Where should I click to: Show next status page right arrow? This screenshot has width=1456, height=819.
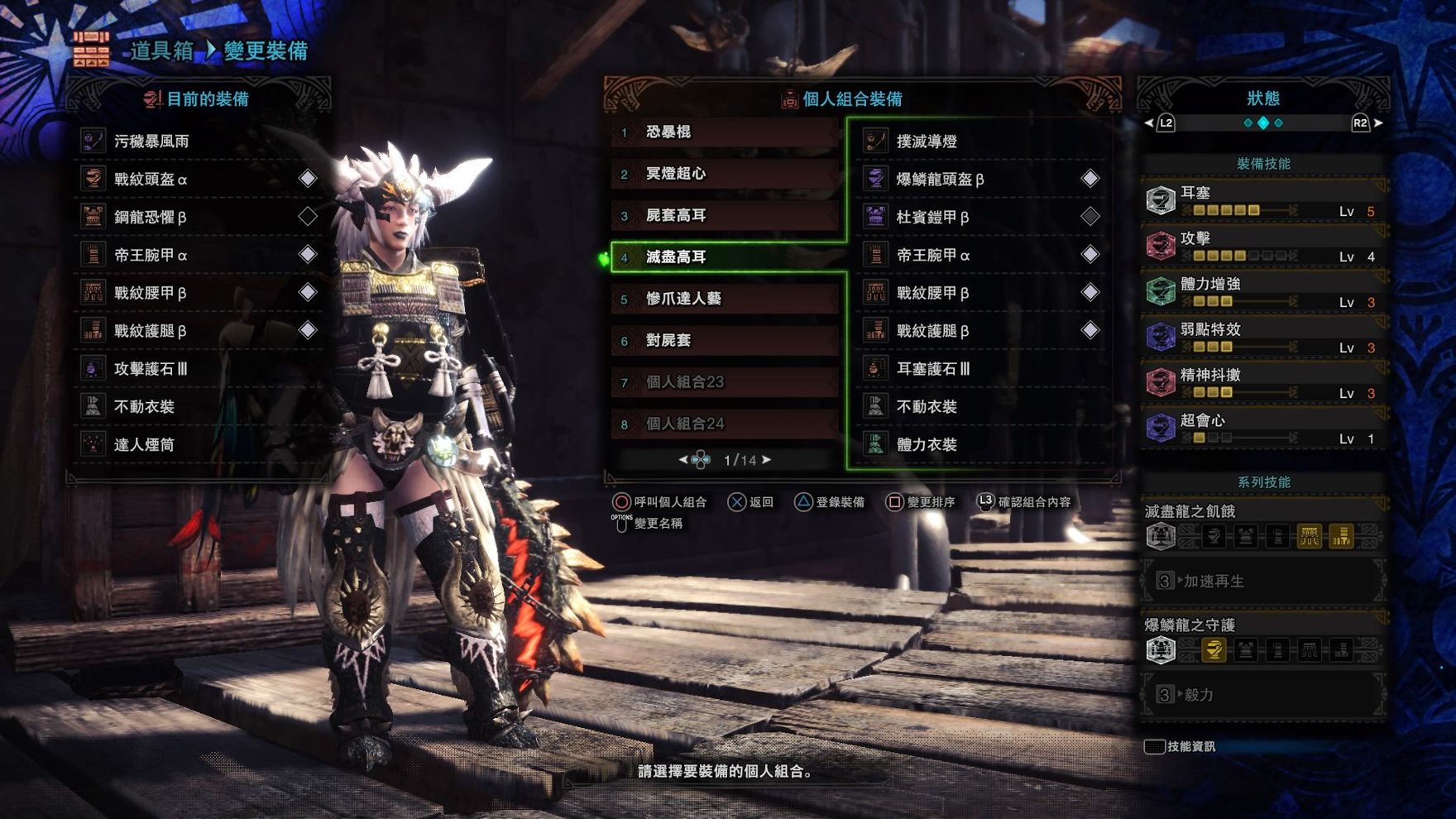click(1378, 123)
